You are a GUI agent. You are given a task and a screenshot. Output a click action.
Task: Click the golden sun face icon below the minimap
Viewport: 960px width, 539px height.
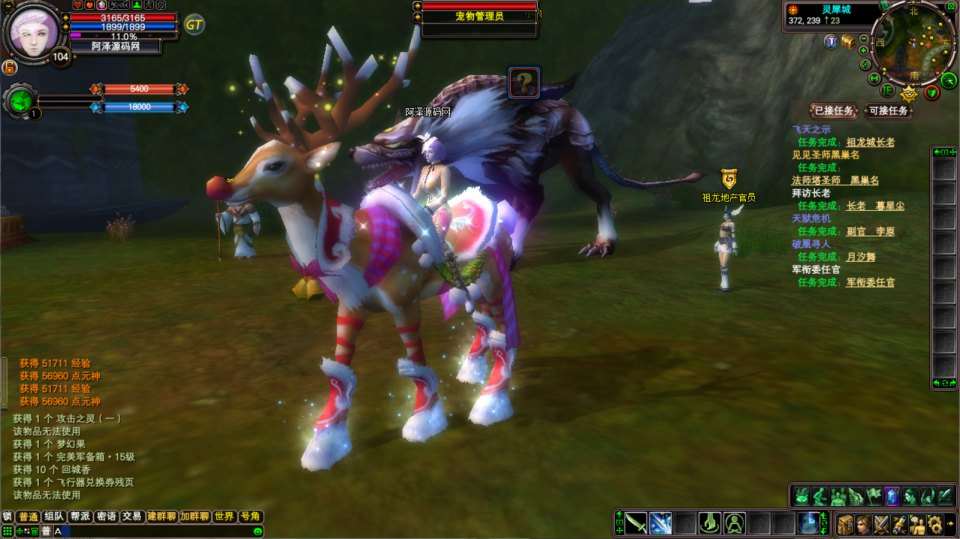click(x=909, y=95)
